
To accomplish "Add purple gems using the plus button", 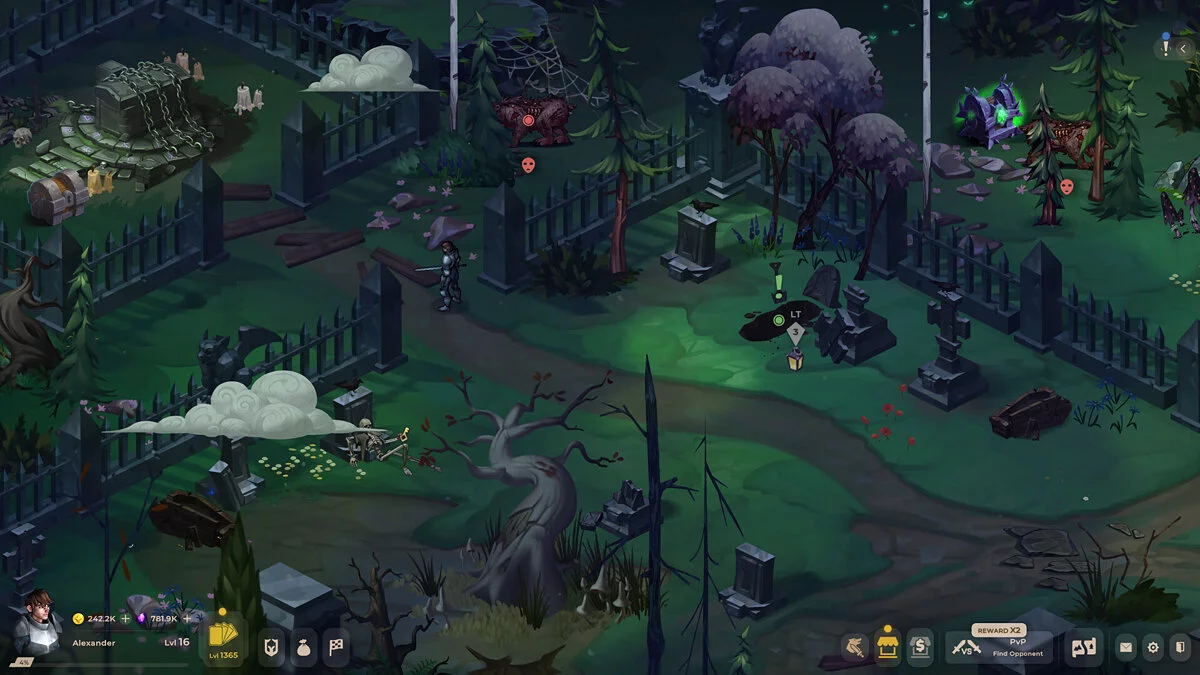I will coord(187,619).
